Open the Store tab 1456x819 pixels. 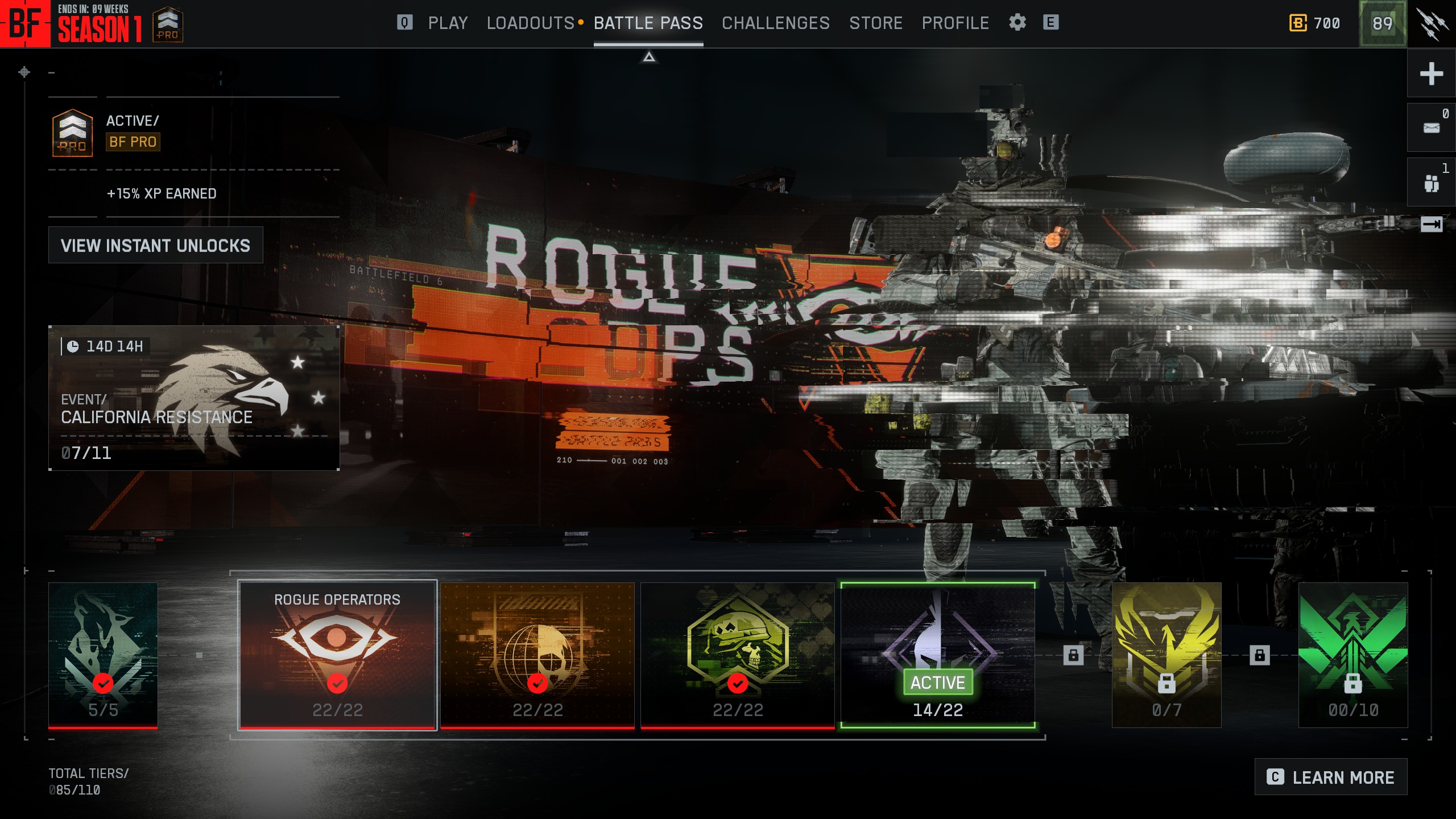tap(875, 23)
